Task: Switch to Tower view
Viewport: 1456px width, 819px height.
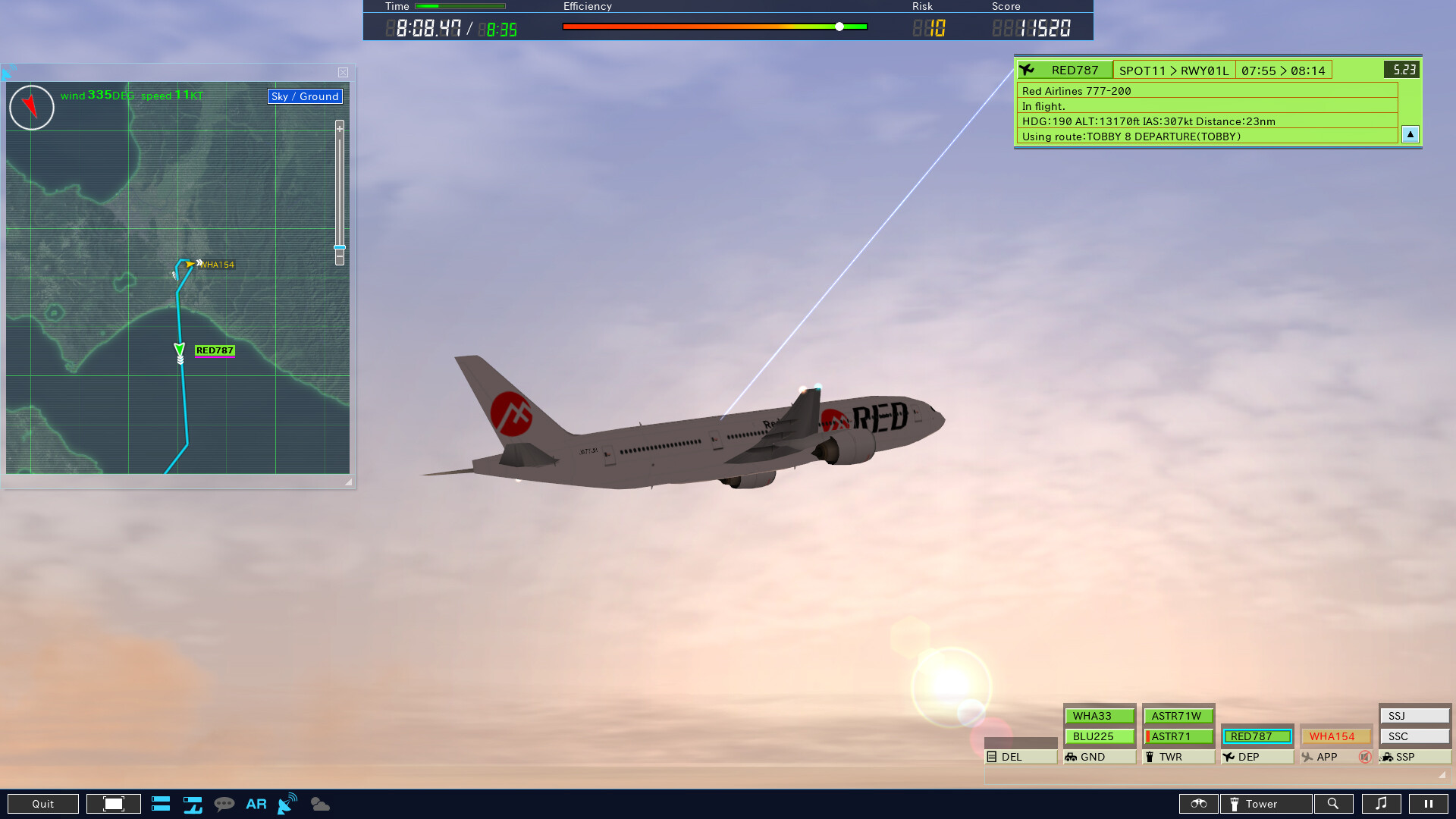Action: 1265,803
